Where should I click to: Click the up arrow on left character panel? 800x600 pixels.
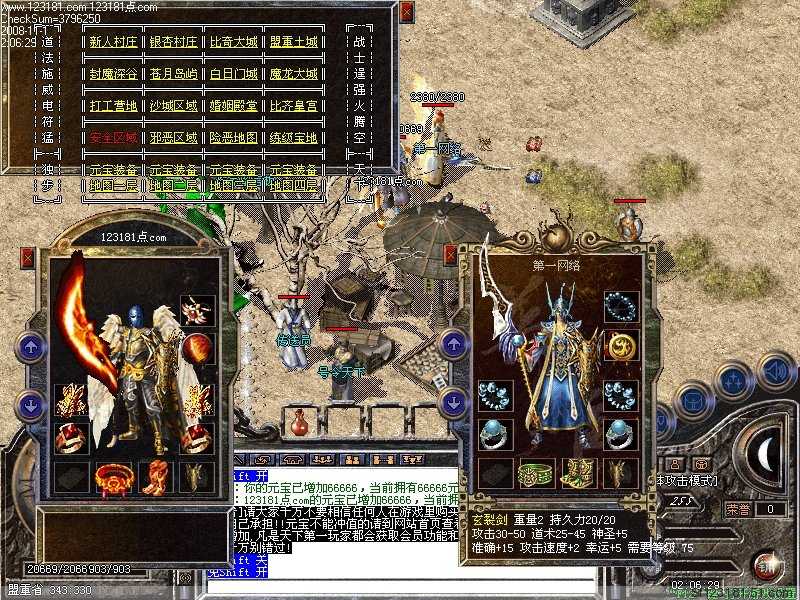pyautogui.click(x=31, y=349)
